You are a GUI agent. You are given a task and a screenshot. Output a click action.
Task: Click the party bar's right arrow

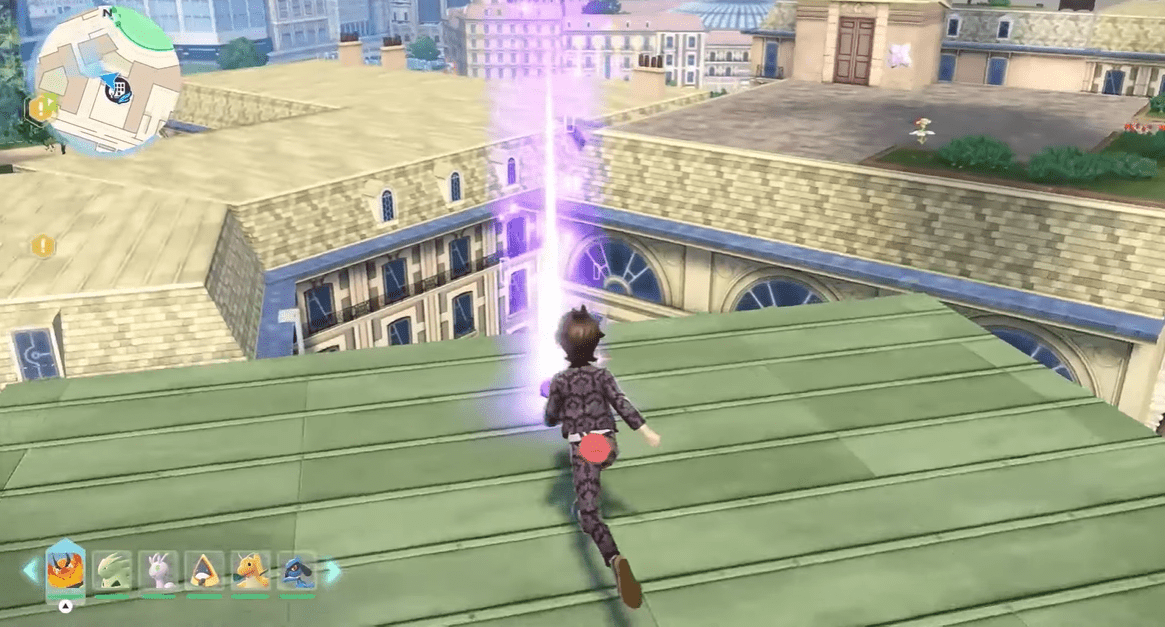coord(331,571)
